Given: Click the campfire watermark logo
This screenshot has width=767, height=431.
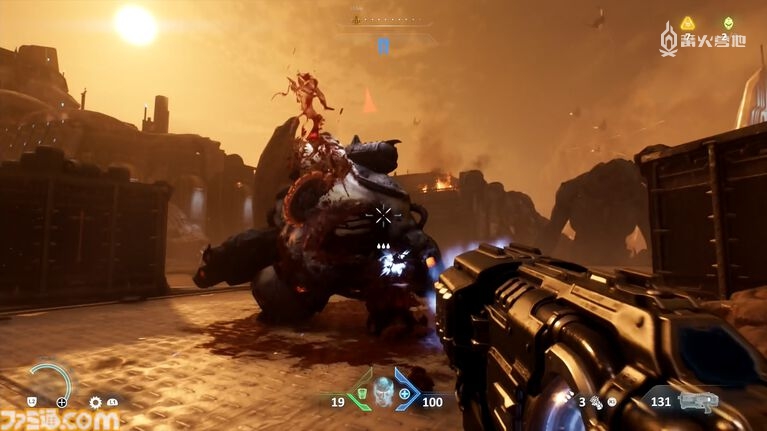Looking at the screenshot, I should [x=669, y=39].
